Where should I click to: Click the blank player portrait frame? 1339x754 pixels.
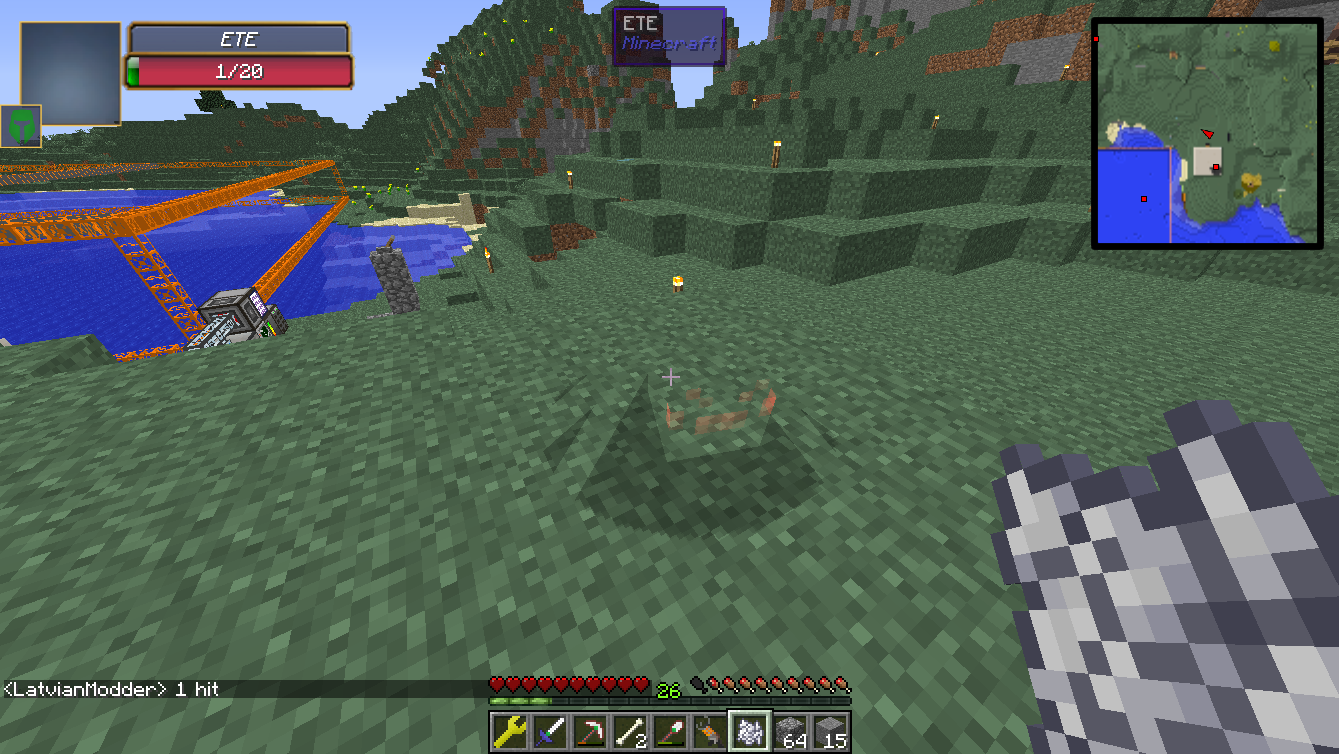(71, 73)
